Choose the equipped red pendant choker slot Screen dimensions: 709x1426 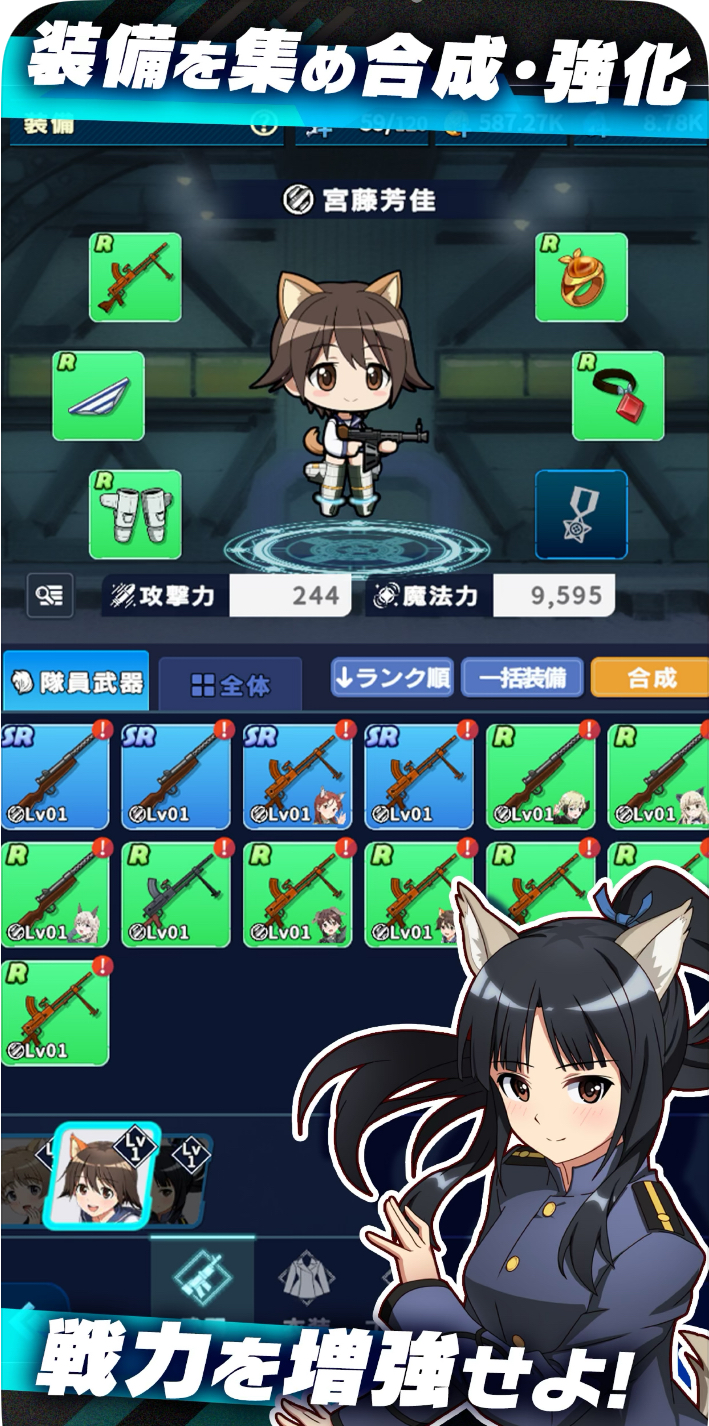(618, 396)
